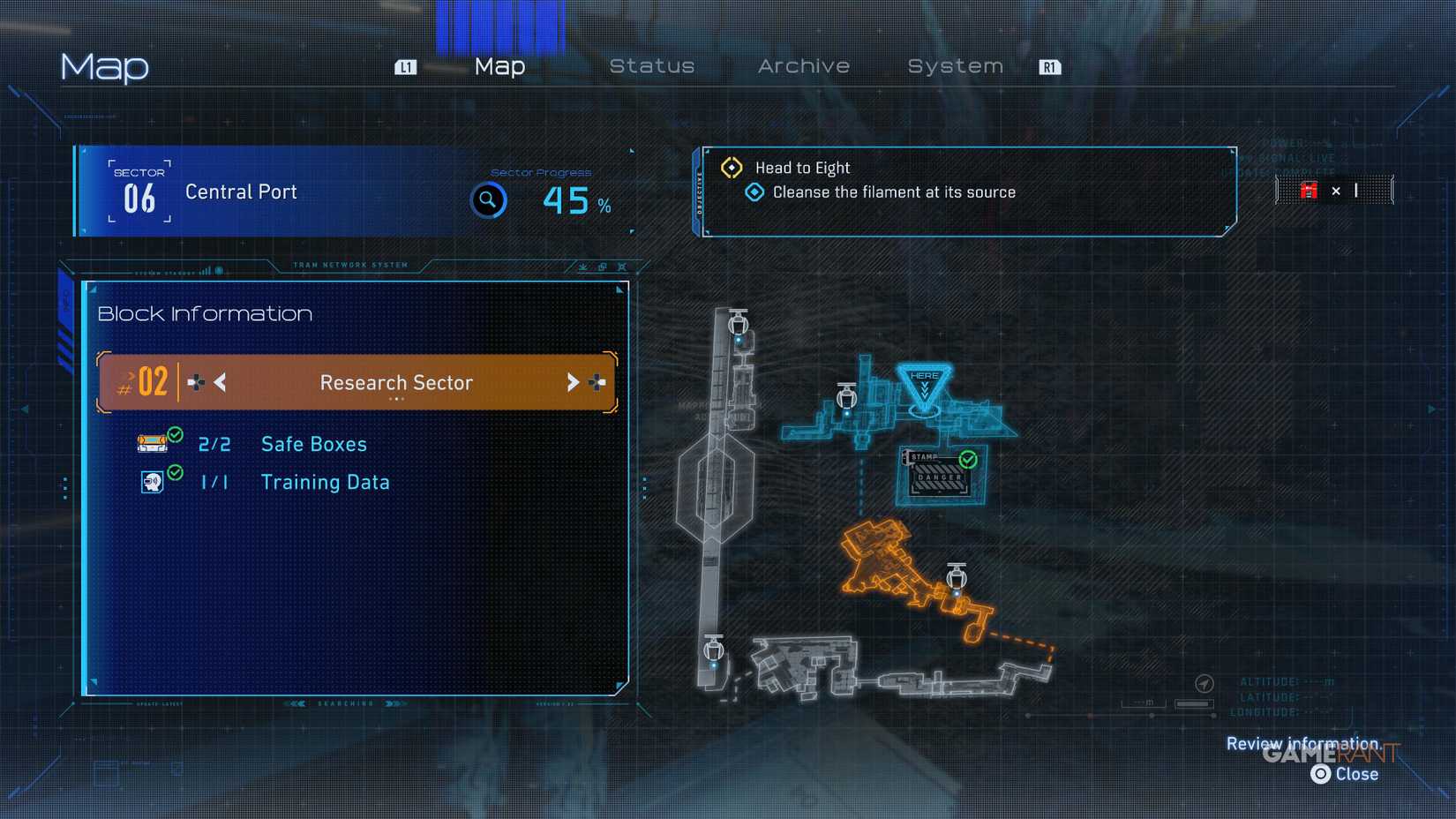The image size is (1456, 819).
Task: Advance to the next block with right arrow
Action: pyautogui.click(x=573, y=382)
